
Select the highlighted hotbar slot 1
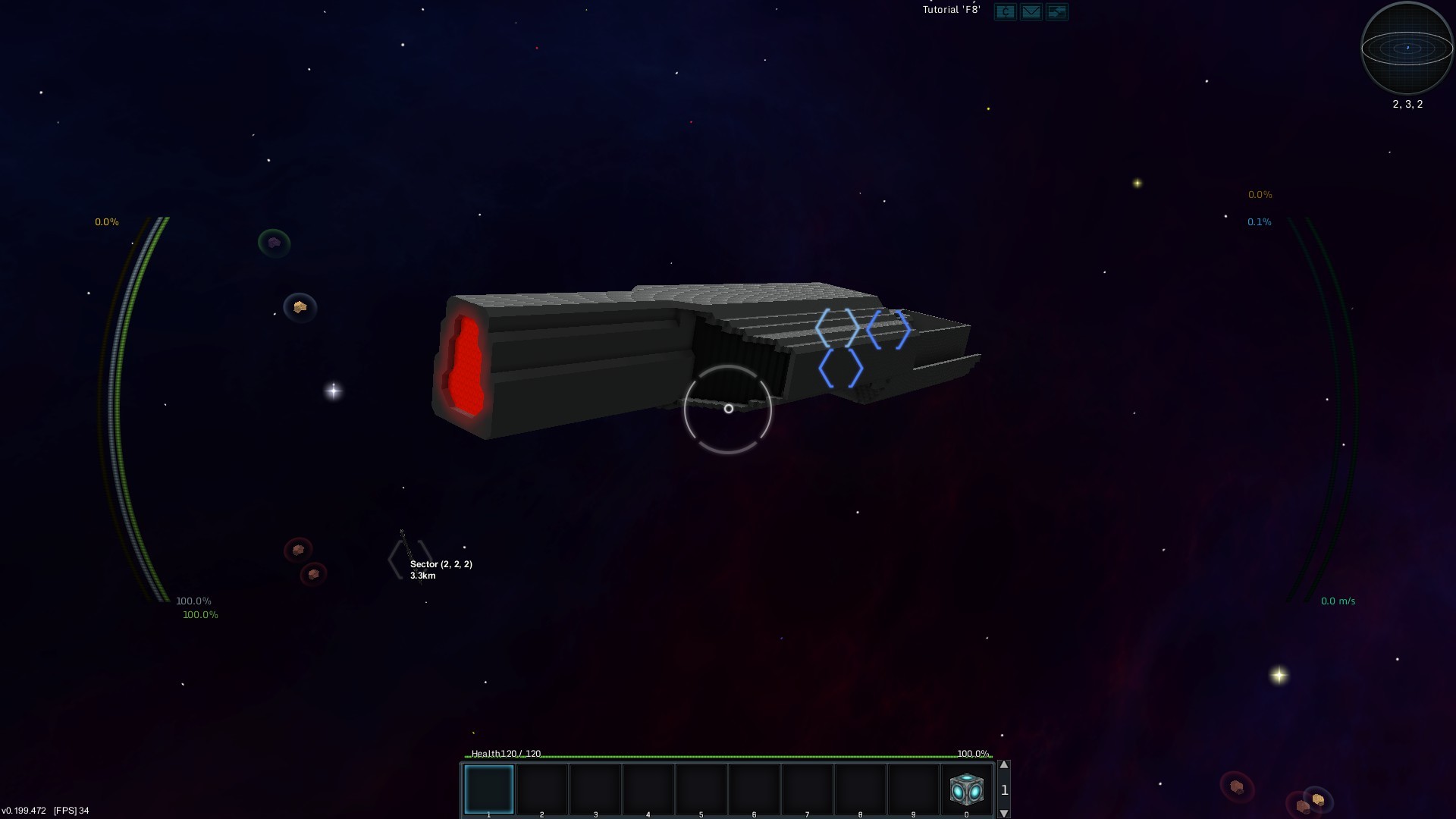(x=488, y=789)
